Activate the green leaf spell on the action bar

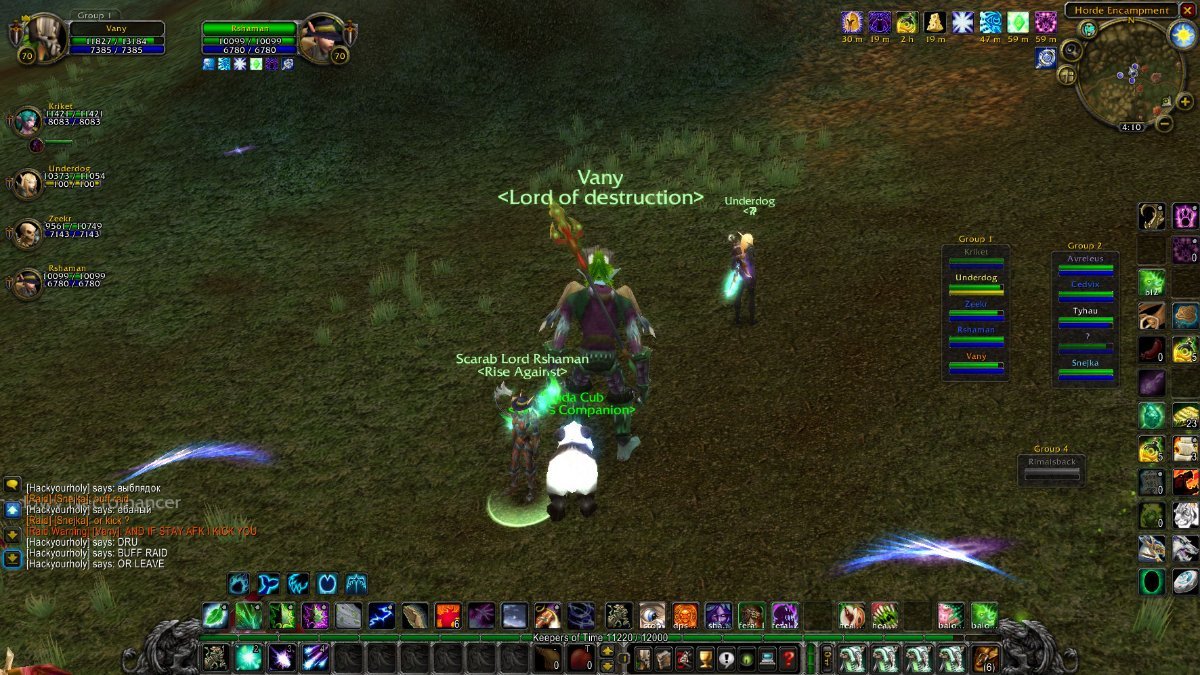[x=214, y=615]
